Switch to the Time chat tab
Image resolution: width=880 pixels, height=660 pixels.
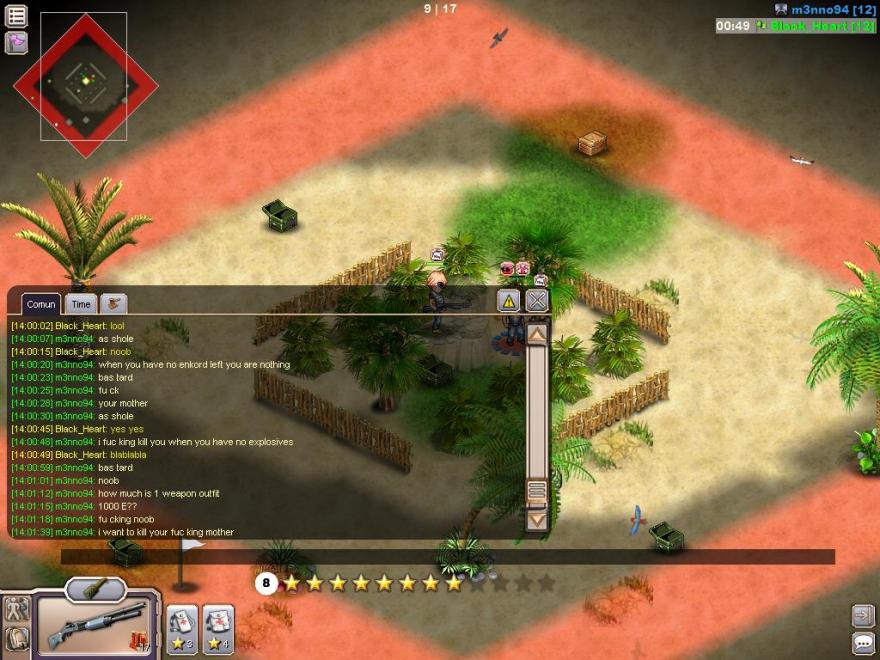[x=81, y=304]
